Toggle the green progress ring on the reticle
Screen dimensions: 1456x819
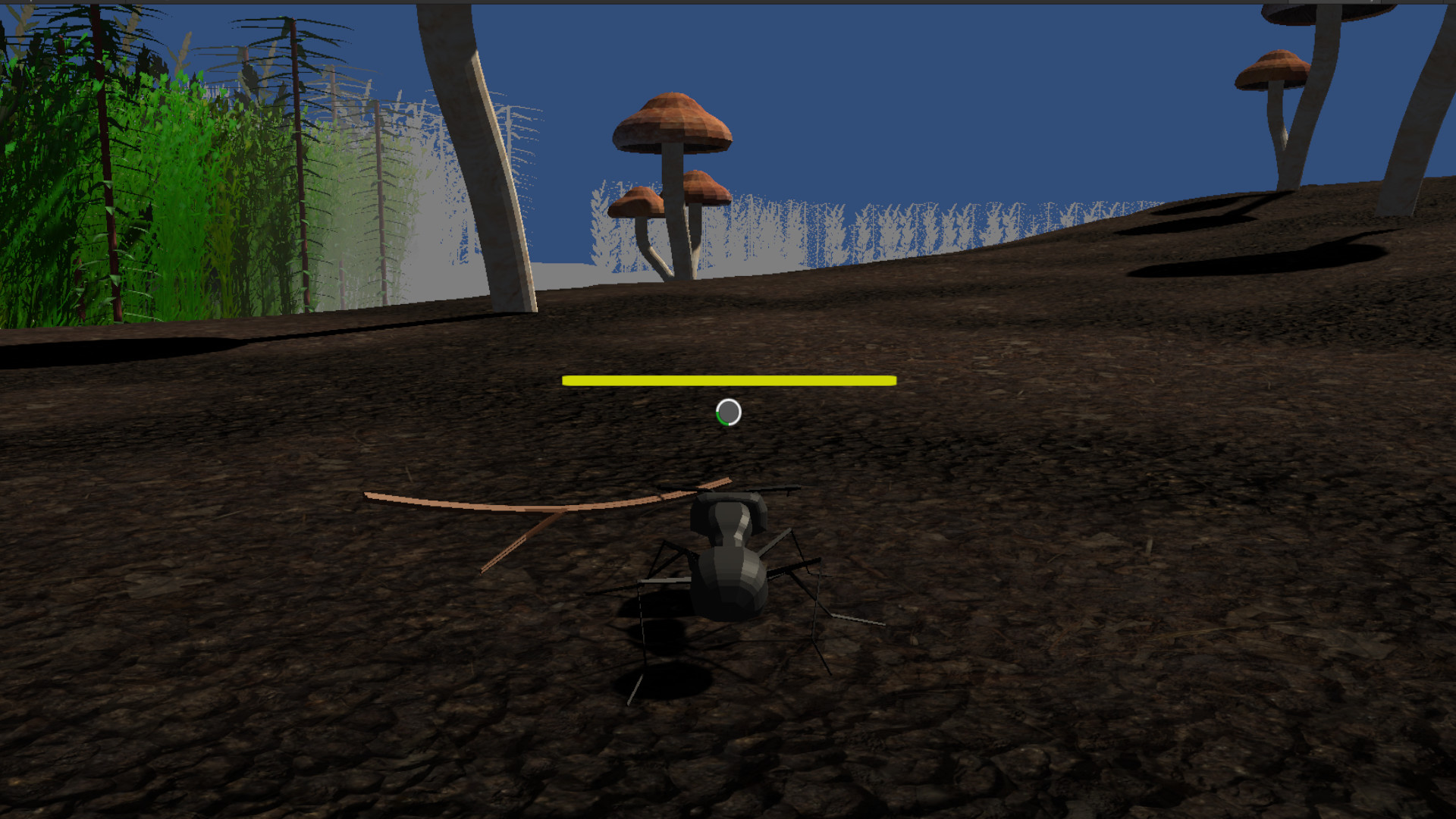coord(719,418)
